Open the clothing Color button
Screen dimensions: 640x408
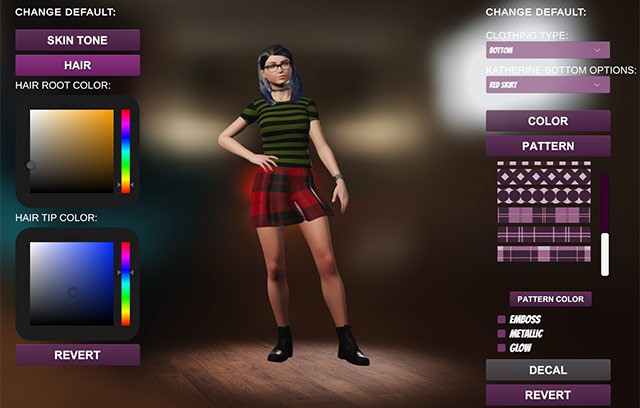pos(548,121)
